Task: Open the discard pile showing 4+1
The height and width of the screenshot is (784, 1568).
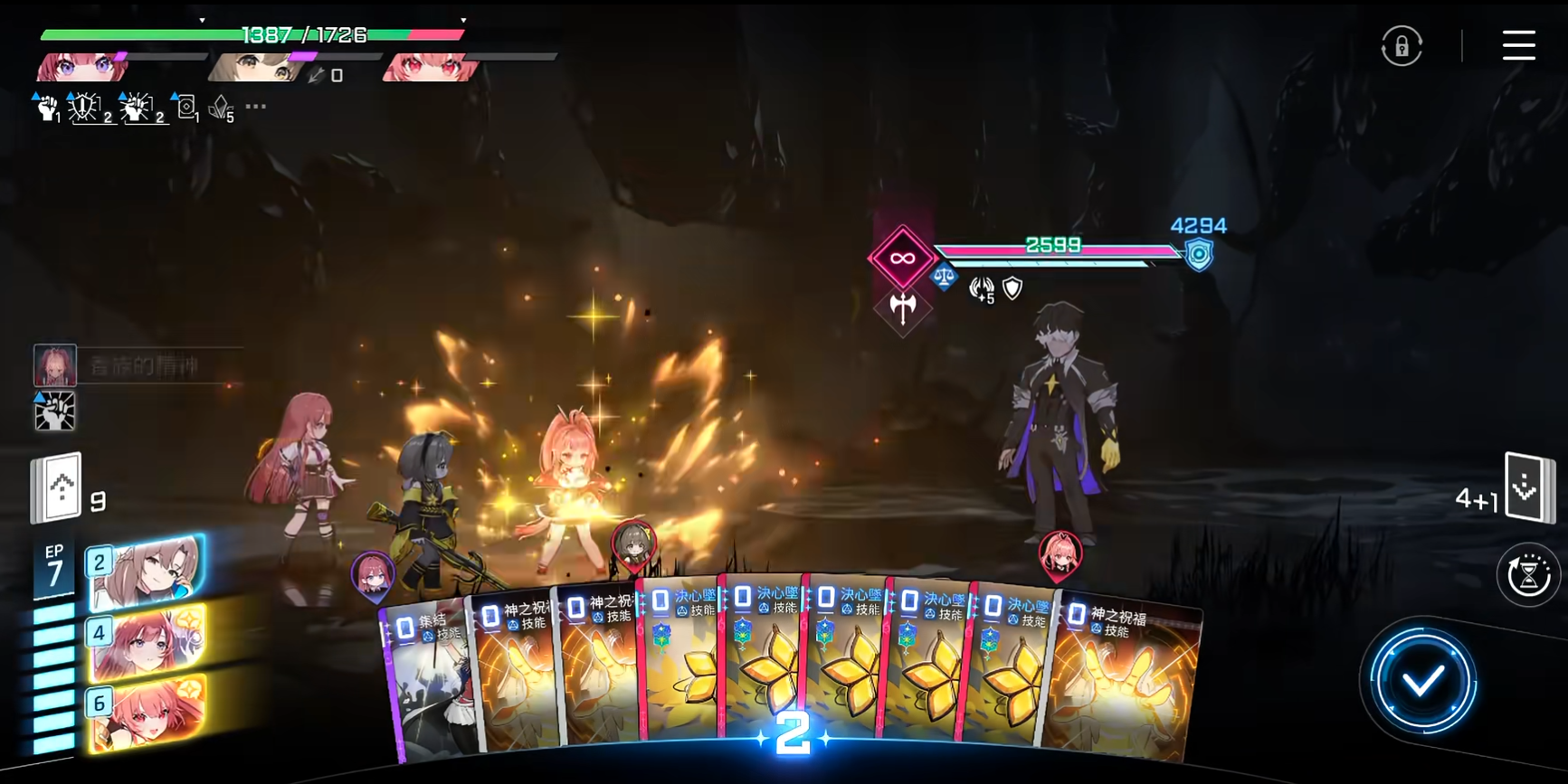Action: pyautogui.click(x=1526, y=488)
